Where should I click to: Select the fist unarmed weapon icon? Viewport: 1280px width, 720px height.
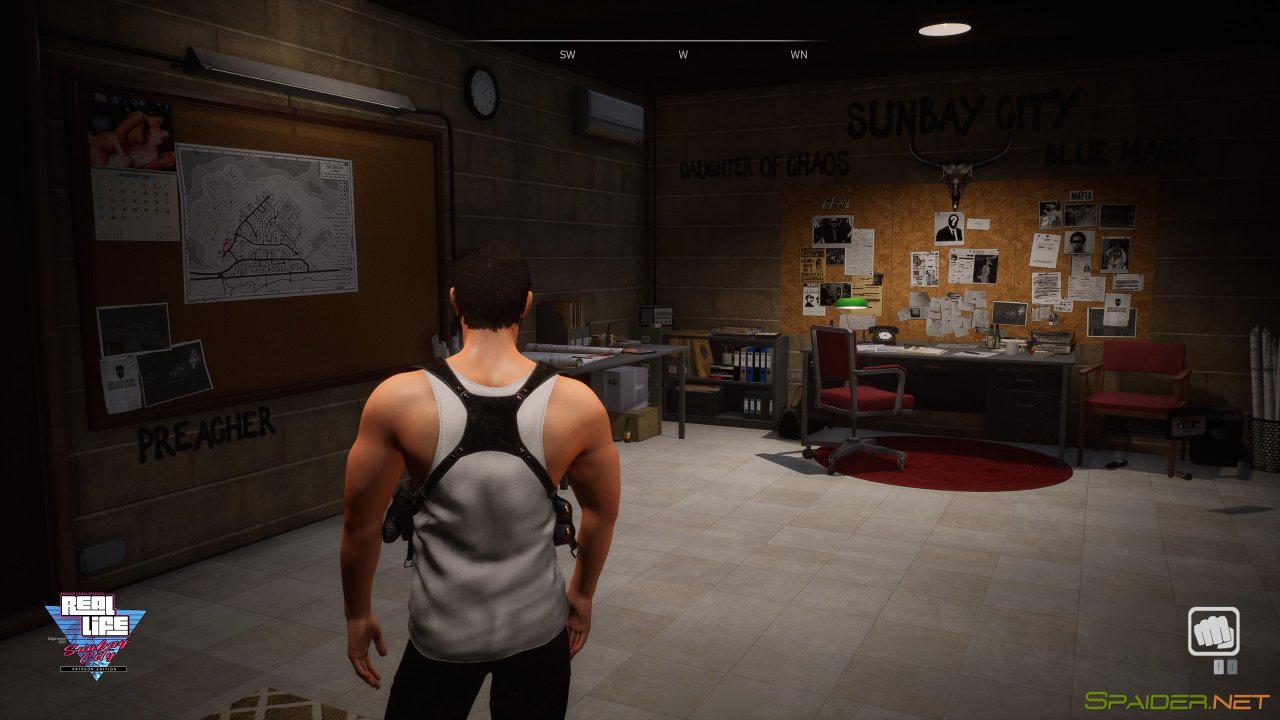(1213, 632)
